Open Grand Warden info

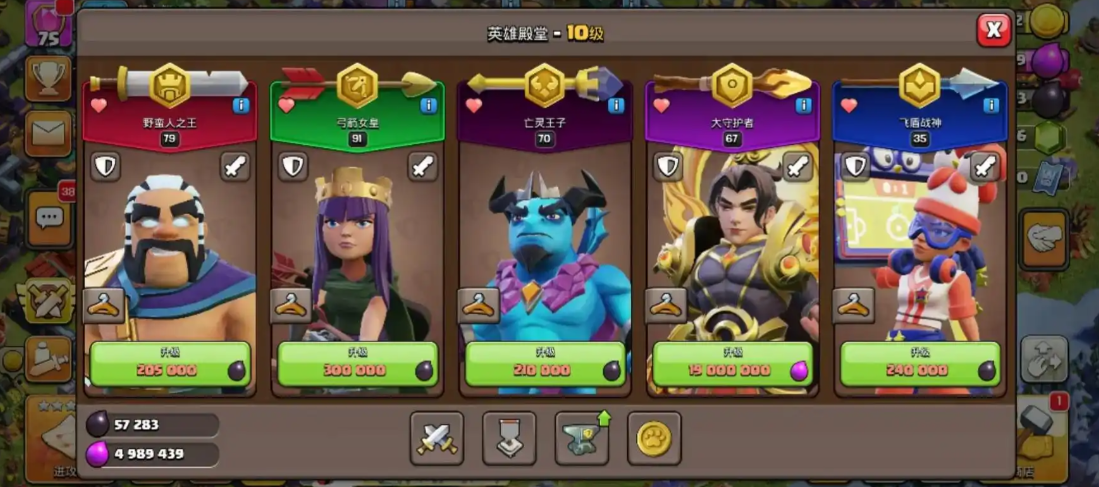[x=803, y=105]
